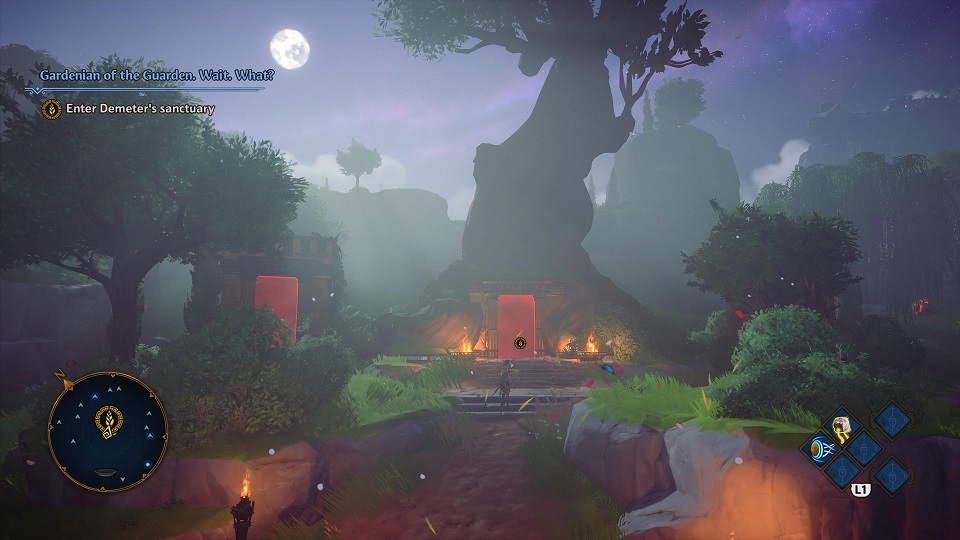This screenshot has height=540, width=960.
Task: Click the "Gardenian of the Guarden" quest title
Action: (157, 75)
